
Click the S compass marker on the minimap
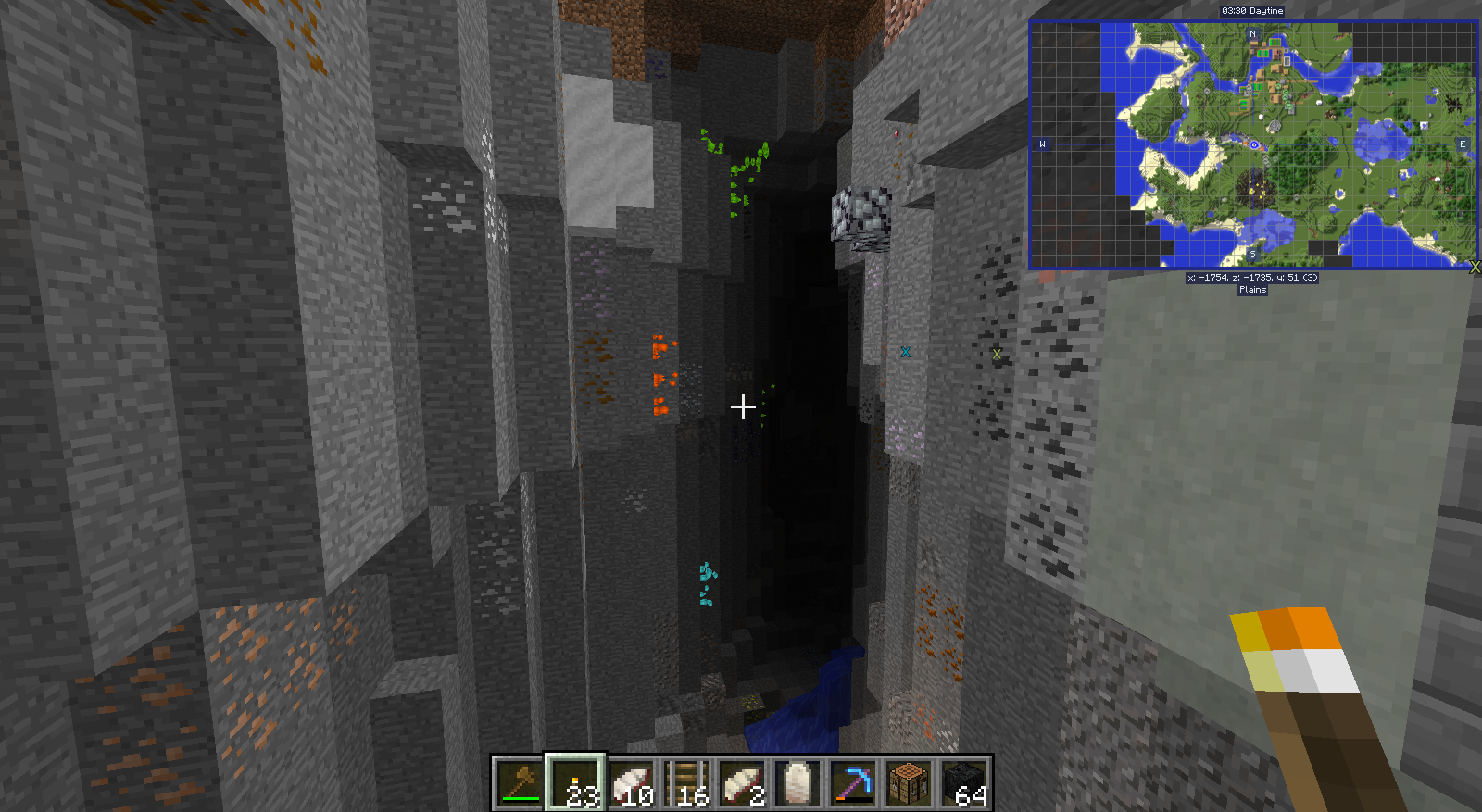click(x=1252, y=253)
